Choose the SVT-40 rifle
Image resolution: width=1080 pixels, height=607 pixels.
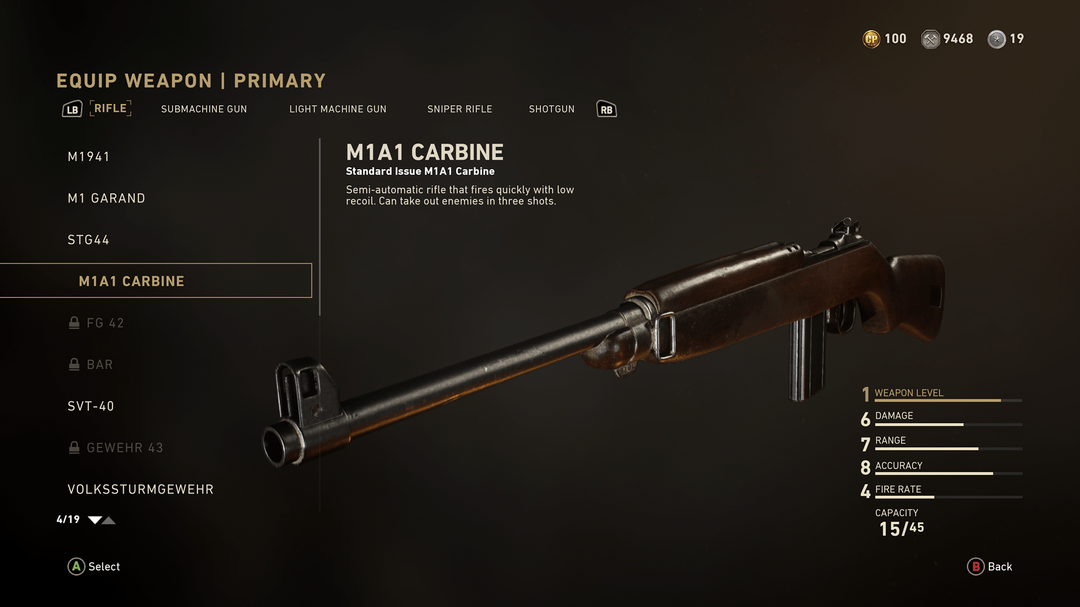point(91,406)
